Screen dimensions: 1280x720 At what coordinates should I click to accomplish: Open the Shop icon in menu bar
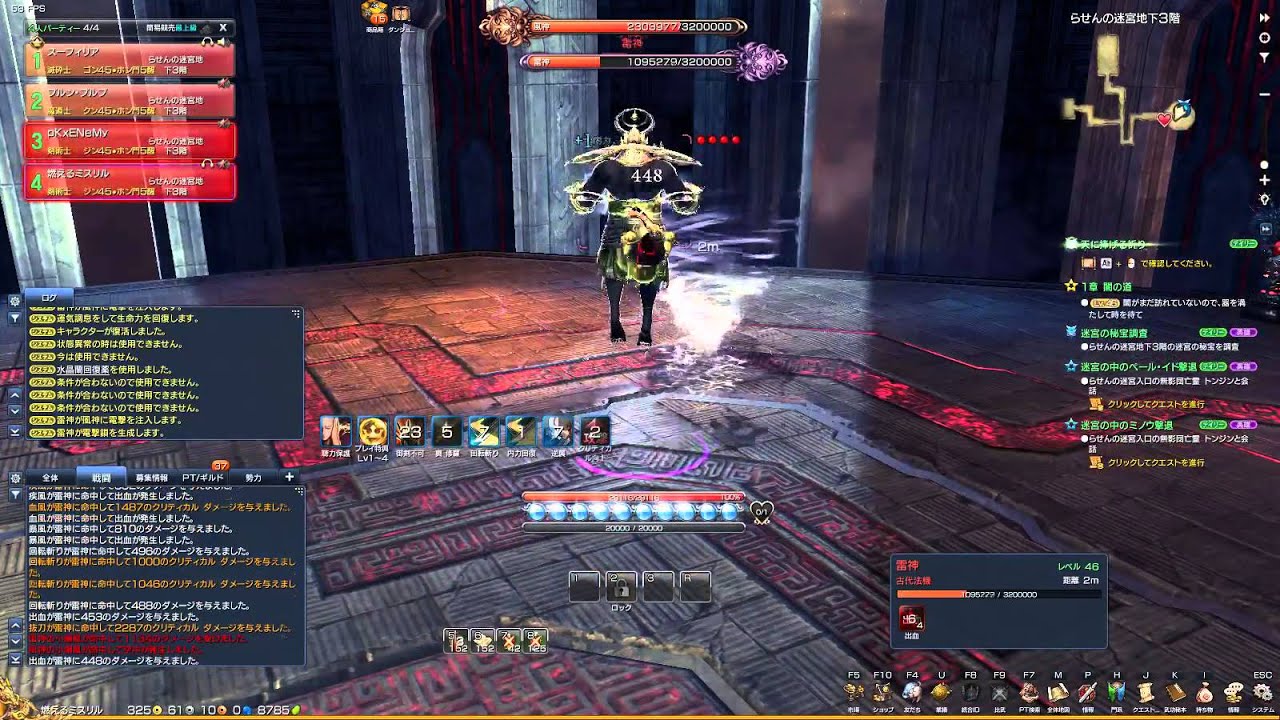pos(882,692)
